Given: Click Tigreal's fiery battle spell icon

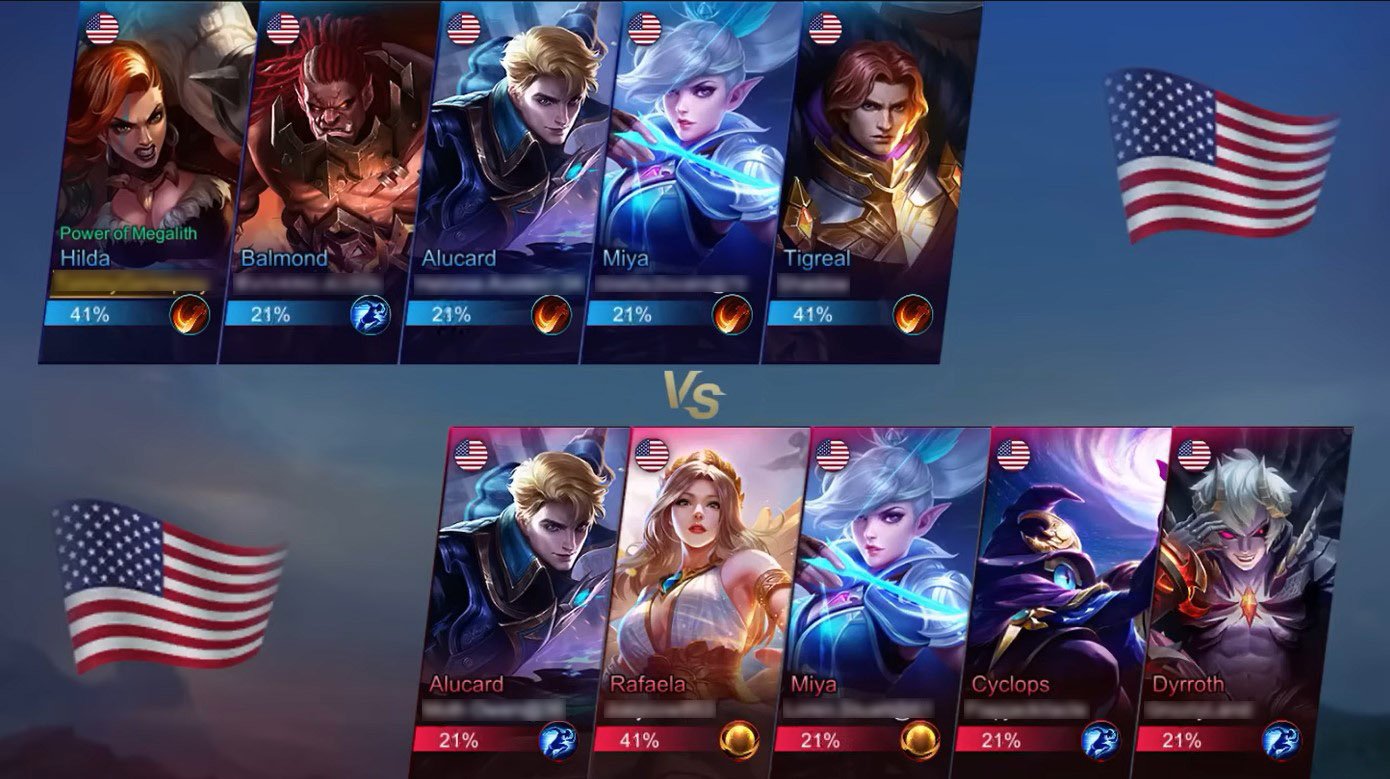Looking at the screenshot, I should click(912, 315).
